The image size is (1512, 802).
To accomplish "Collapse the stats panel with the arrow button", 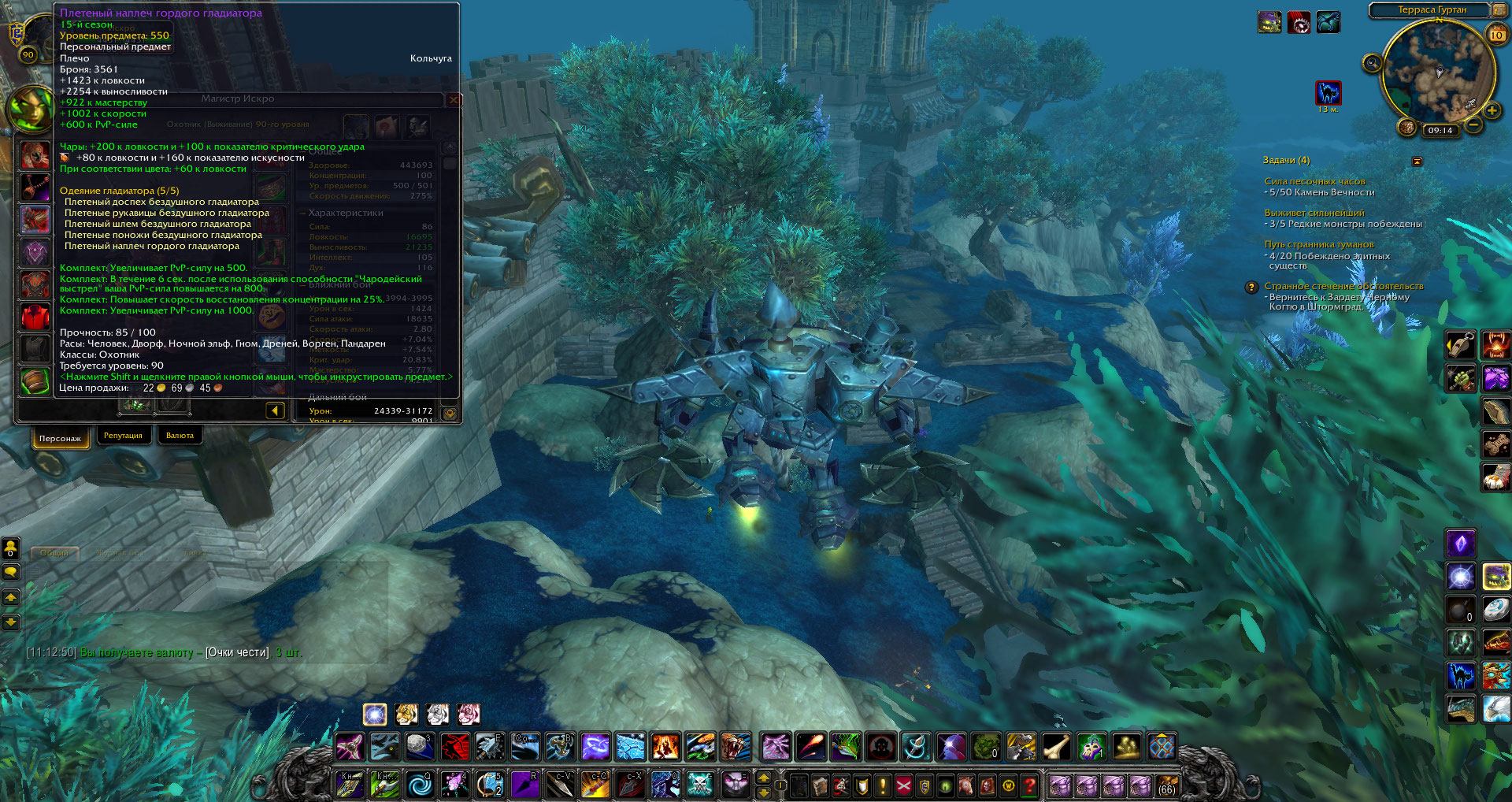I will (275, 410).
